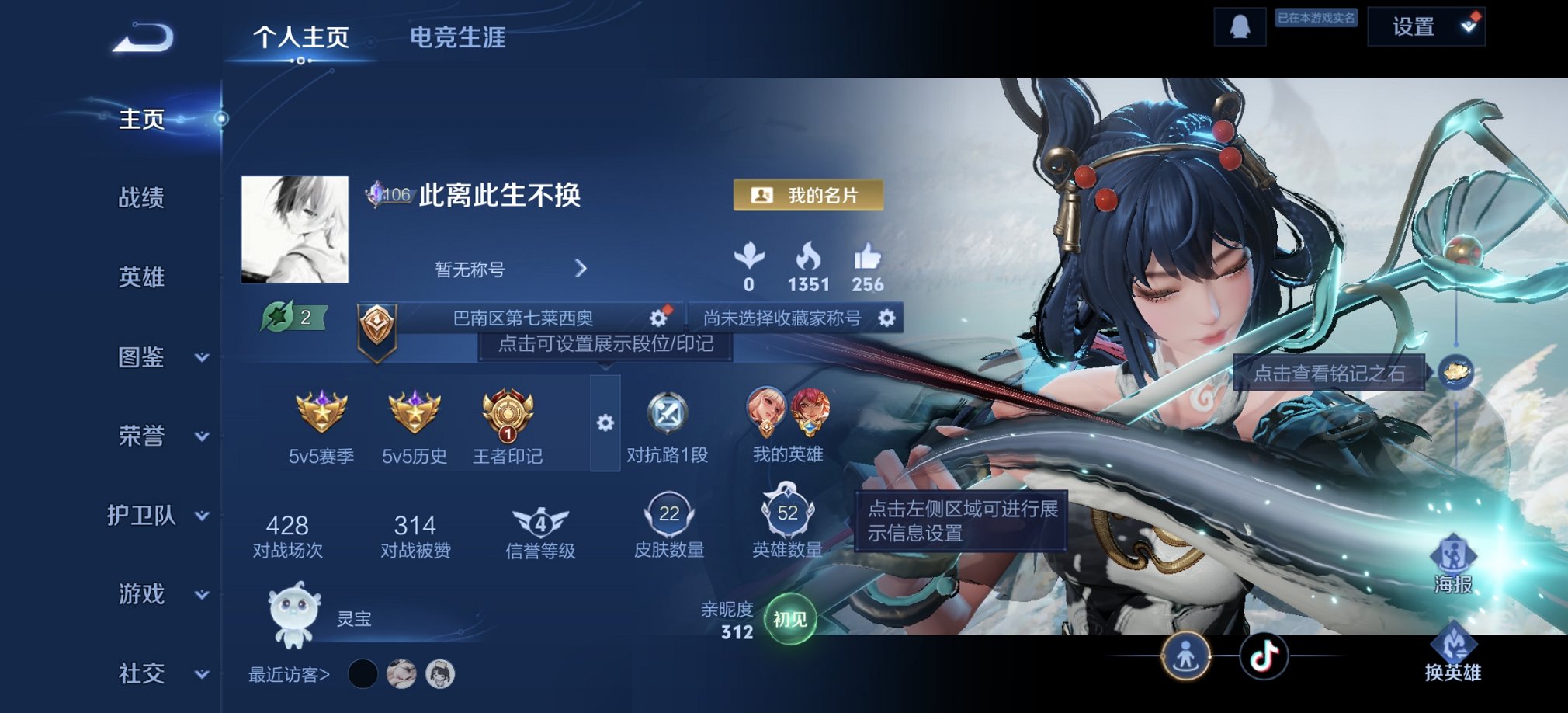The height and width of the screenshot is (713, 1568).
Task: Open settings gear for 收藏家称号
Action: click(887, 317)
